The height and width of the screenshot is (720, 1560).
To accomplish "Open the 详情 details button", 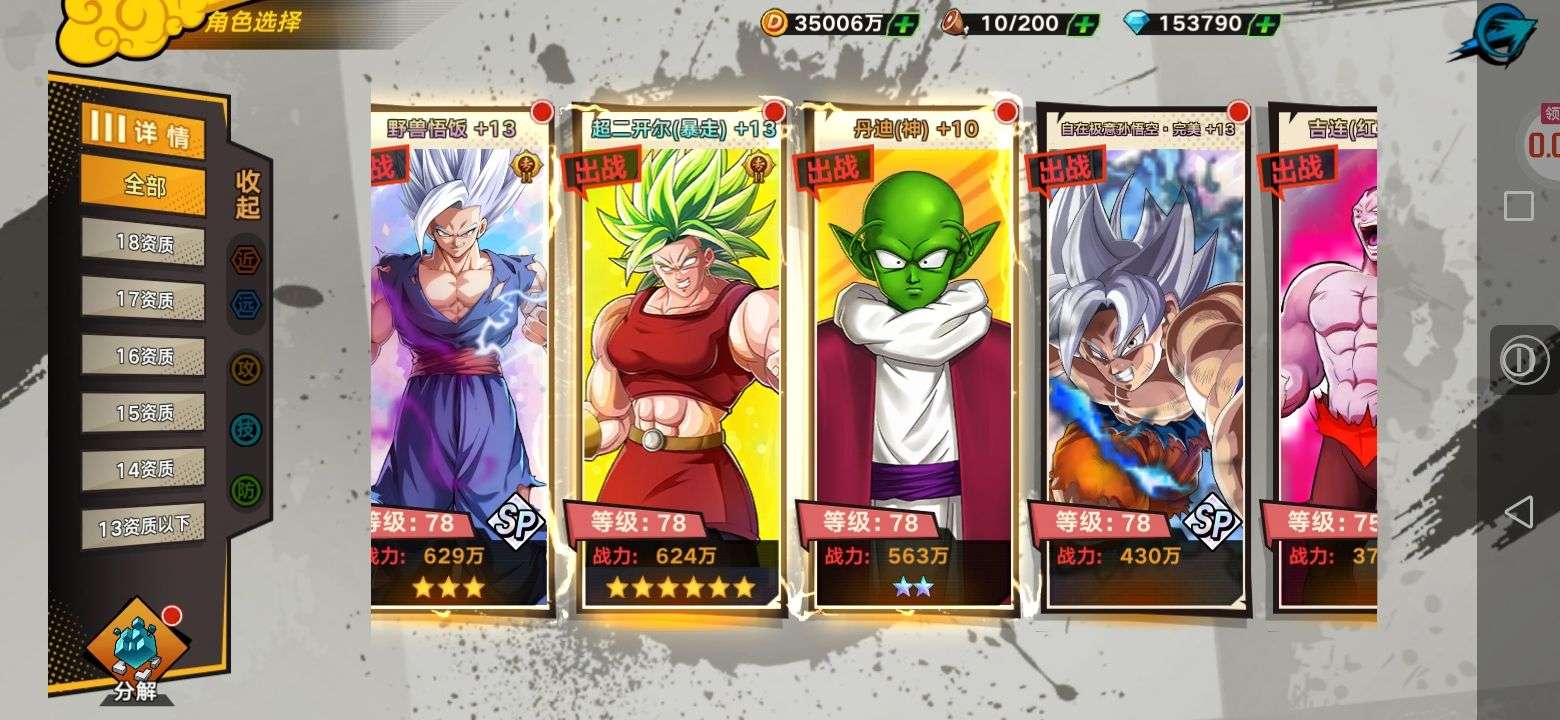I will coord(143,131).
